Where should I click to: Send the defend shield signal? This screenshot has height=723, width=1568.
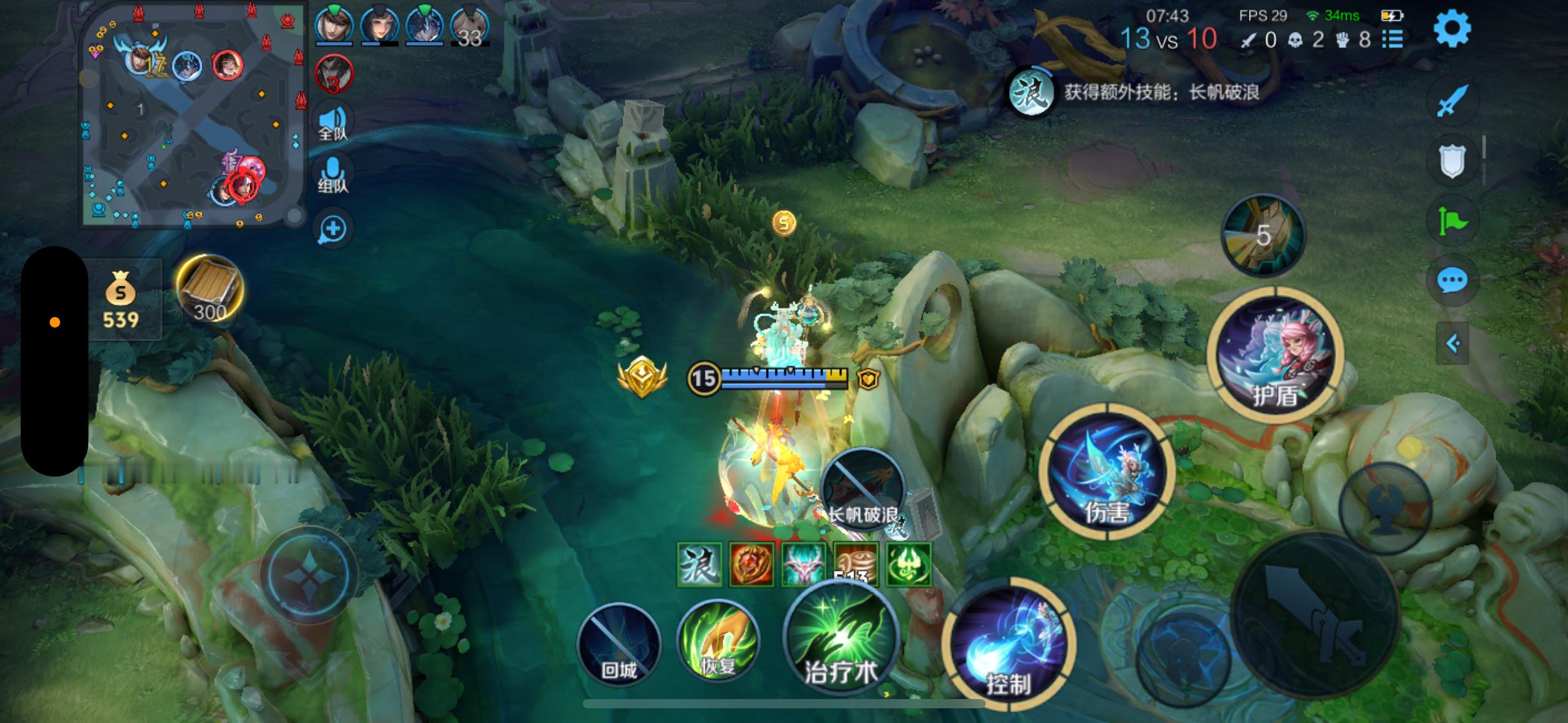click(1452, 161)
